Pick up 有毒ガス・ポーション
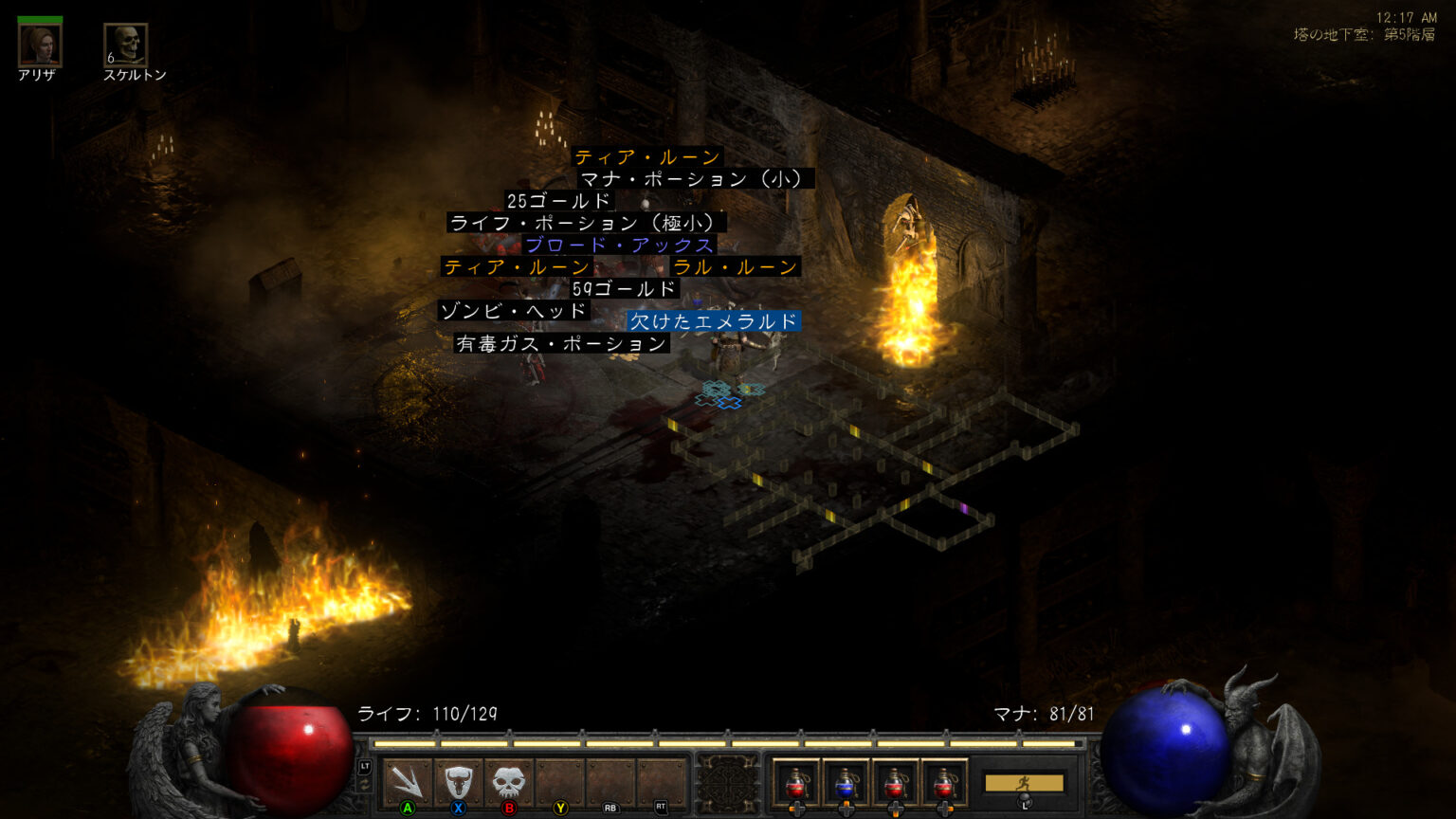Viewport: 1456px width, 819px height. pos(561,343)
